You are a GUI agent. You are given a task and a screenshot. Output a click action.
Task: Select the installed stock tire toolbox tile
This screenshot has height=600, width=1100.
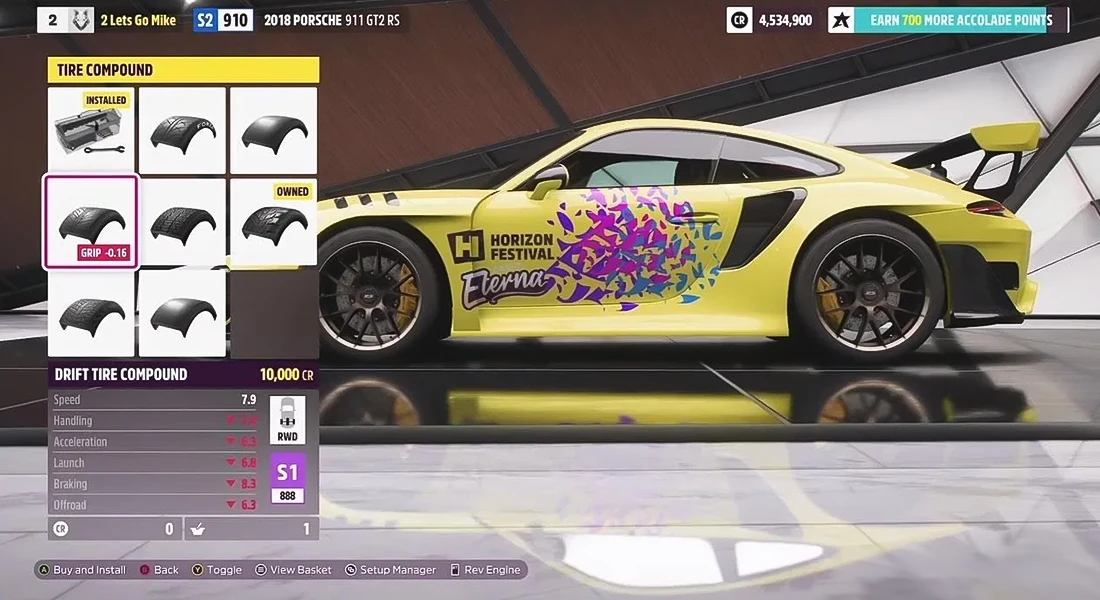(x=91, y=130)
